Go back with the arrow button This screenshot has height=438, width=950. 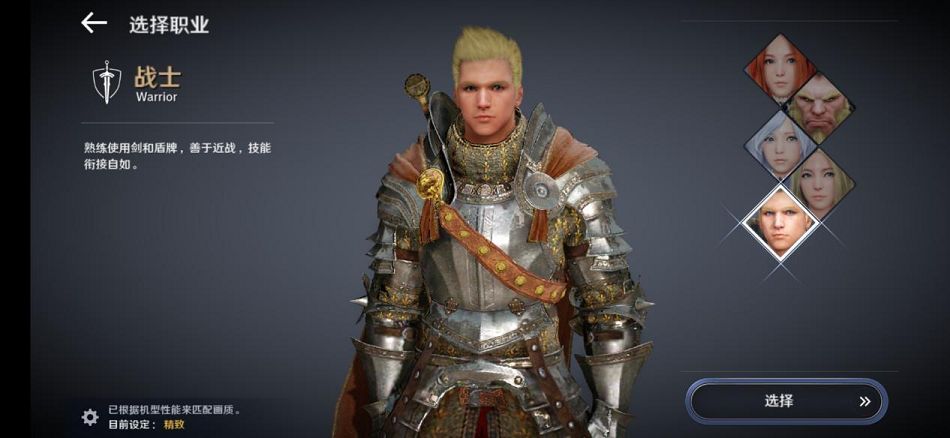[x=94, y=23]
